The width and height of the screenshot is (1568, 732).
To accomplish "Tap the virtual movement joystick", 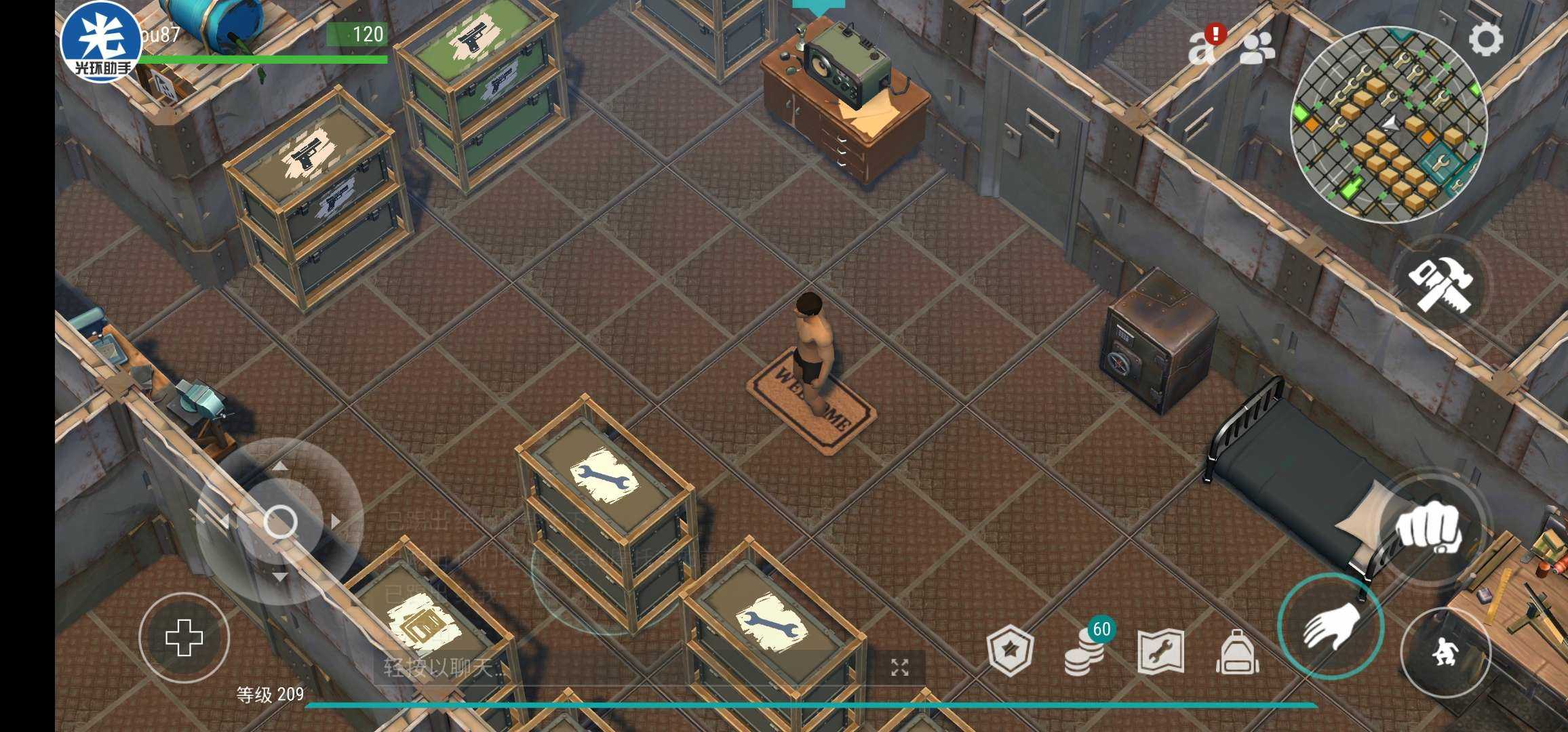I will [x=279, y=521].
